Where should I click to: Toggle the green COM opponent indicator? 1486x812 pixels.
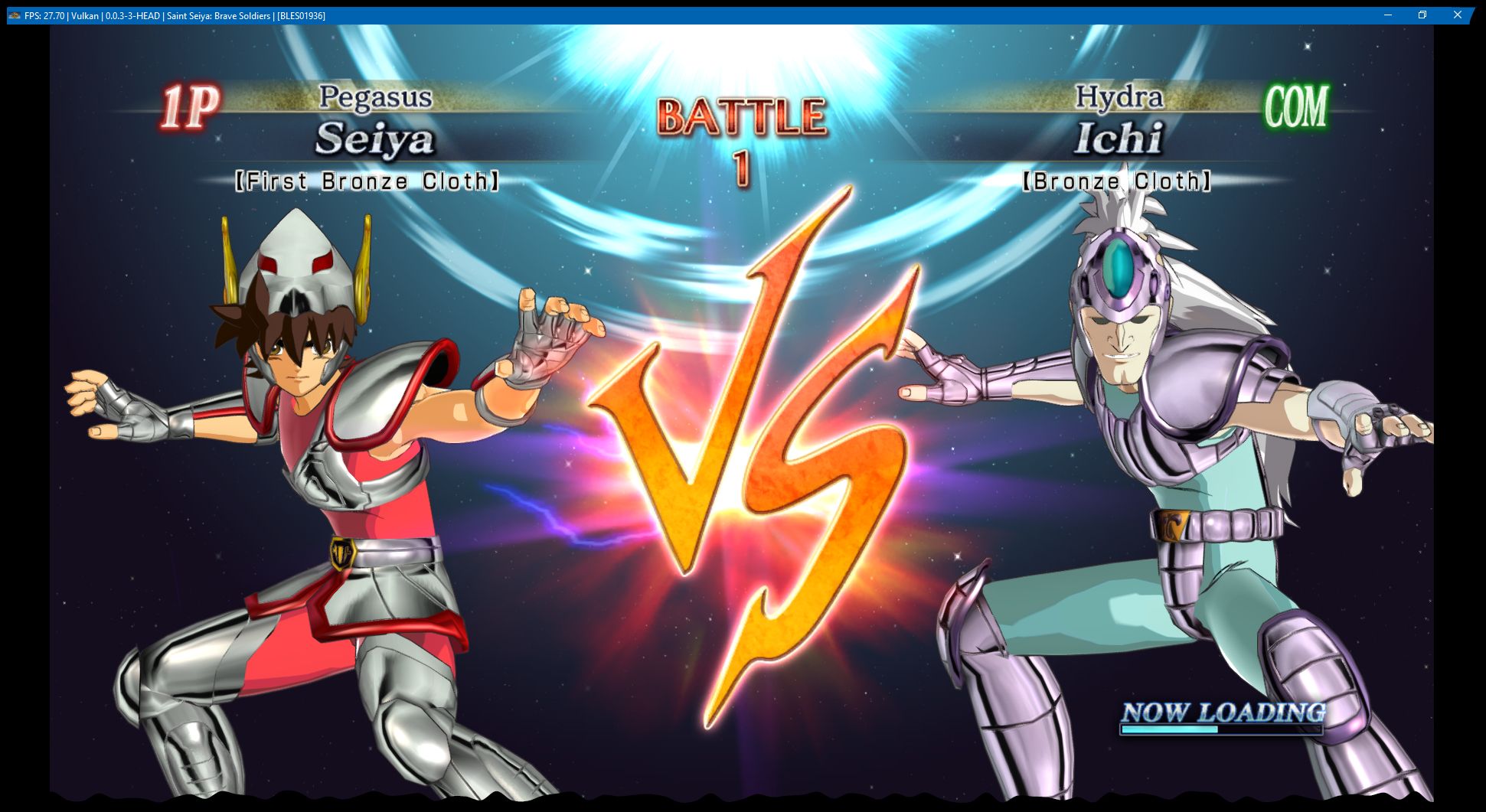(1296, 106)
